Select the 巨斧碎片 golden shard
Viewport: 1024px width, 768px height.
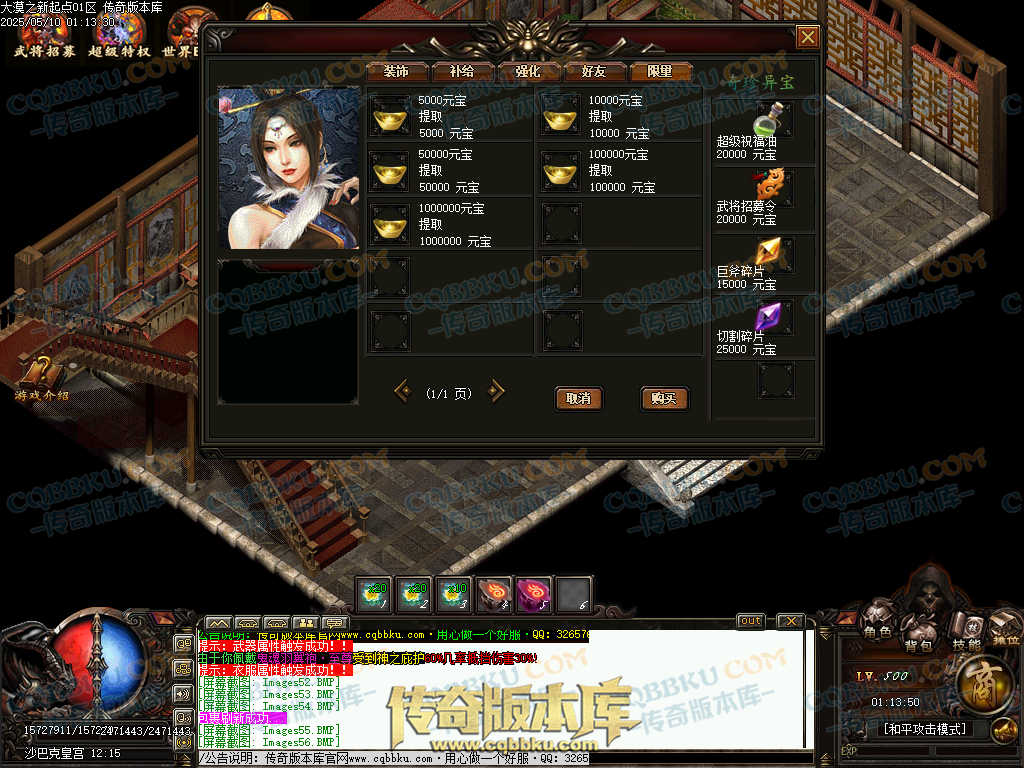[771, 250]
